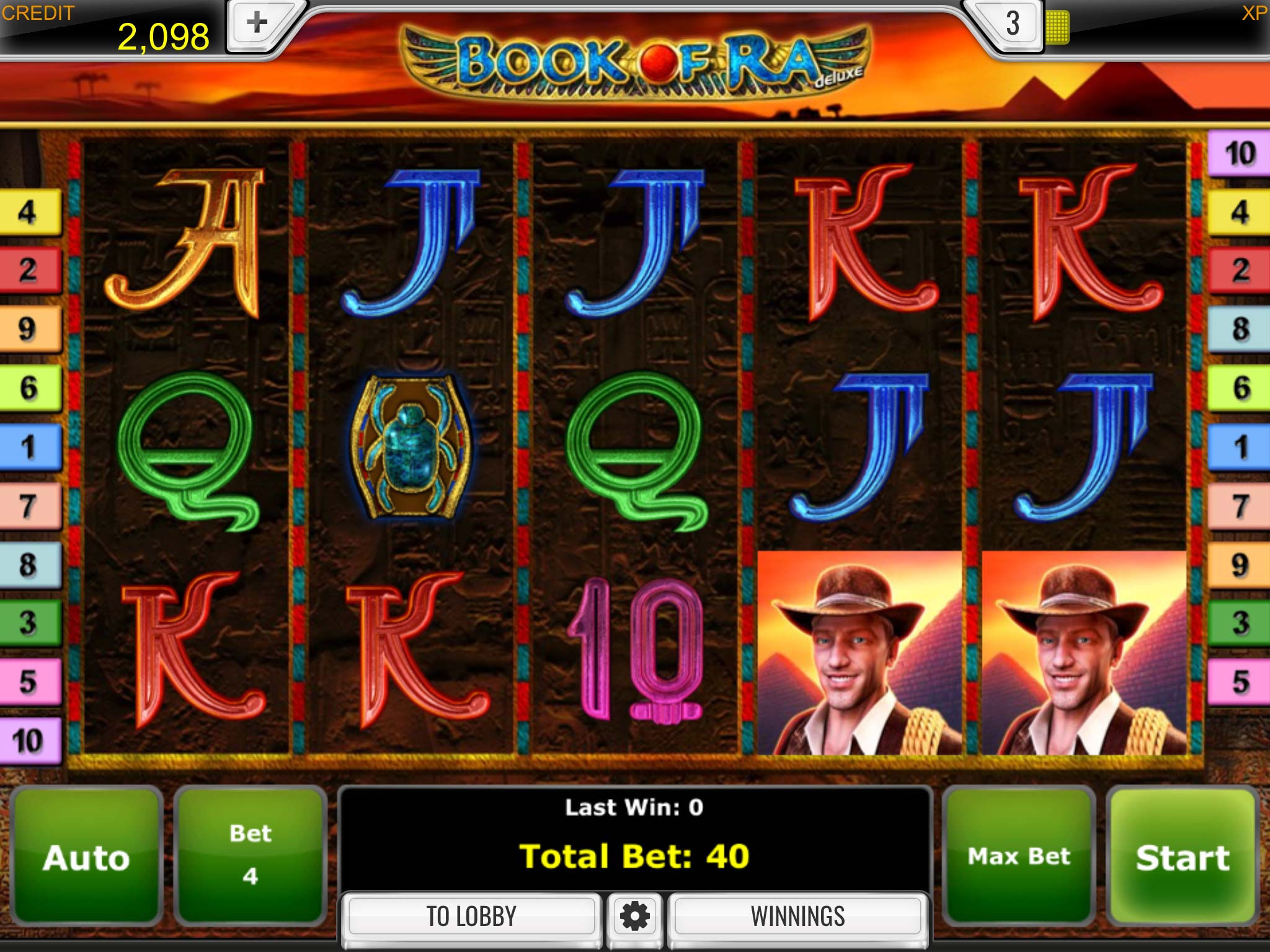This screenshot has height=952, width=1270.
Task: Add credit with the plus button
Action: click(x=257, y=25)
